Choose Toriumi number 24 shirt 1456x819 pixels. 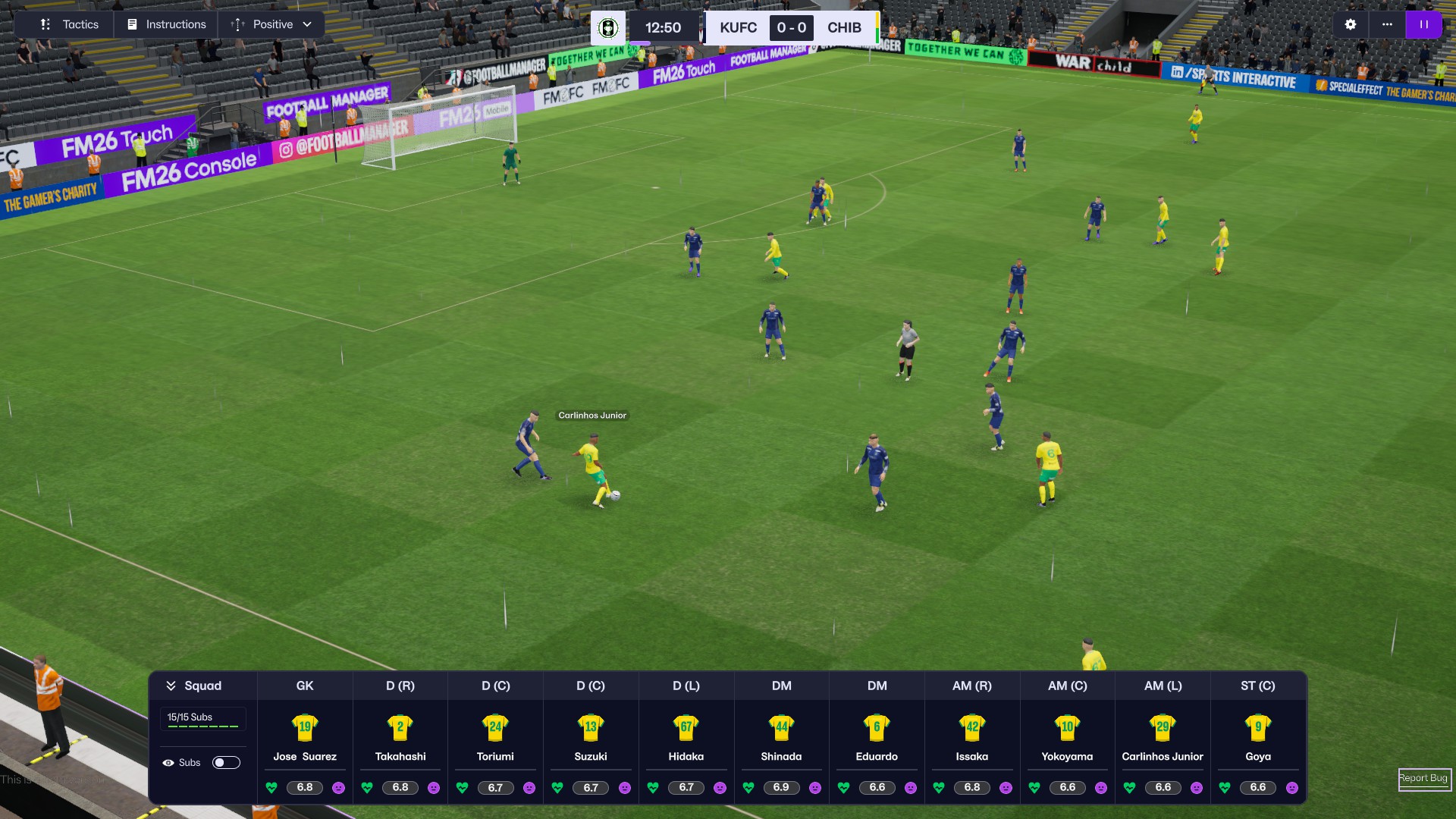pos(495,728)
